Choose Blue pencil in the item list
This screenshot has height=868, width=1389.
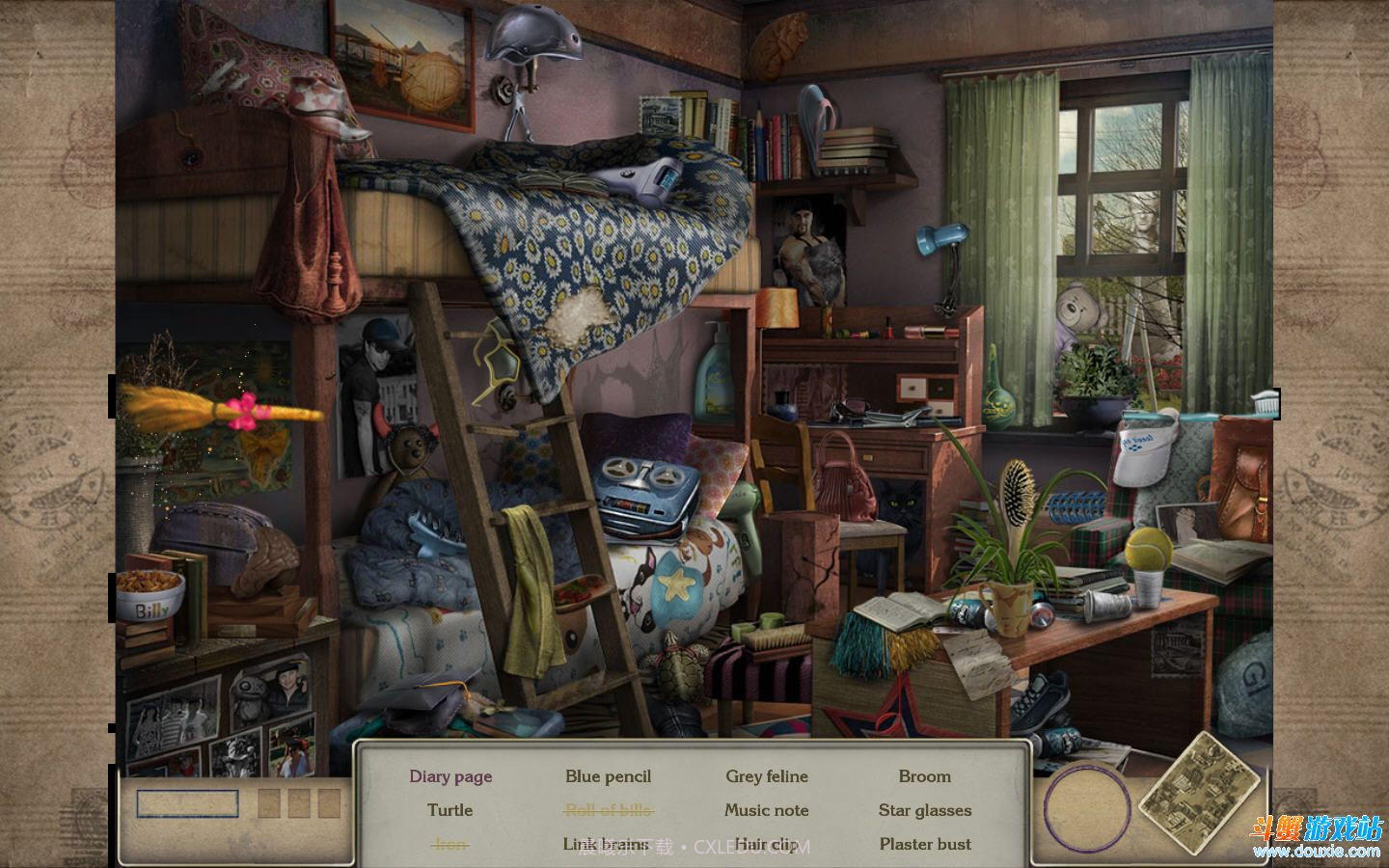tap(608, 776)
